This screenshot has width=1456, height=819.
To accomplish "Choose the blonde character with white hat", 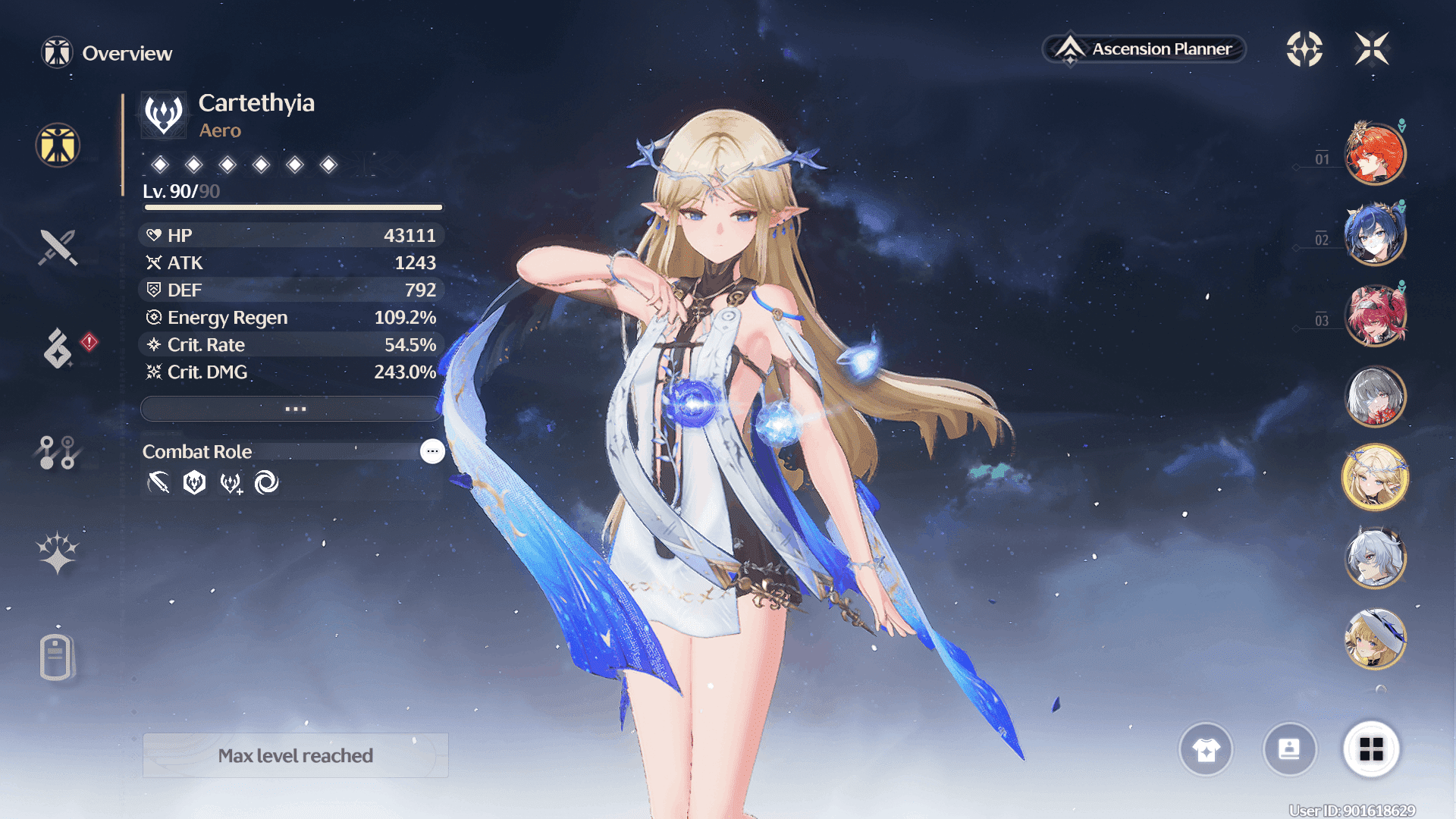I will coord(1374,639).
